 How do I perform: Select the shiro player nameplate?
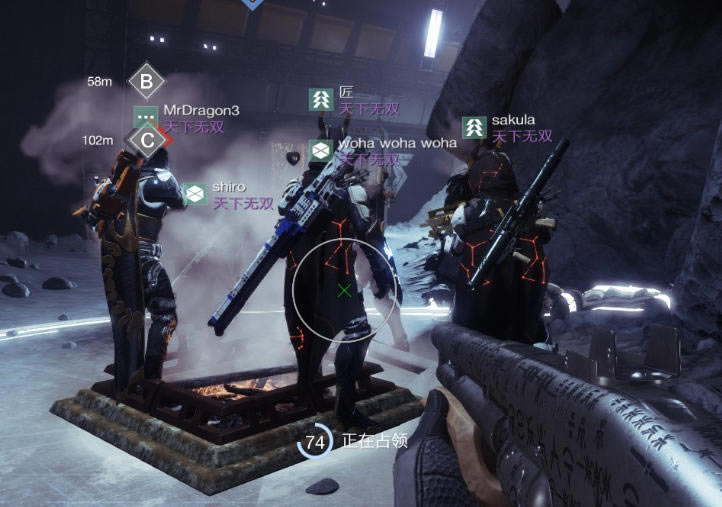coord(227,187)
